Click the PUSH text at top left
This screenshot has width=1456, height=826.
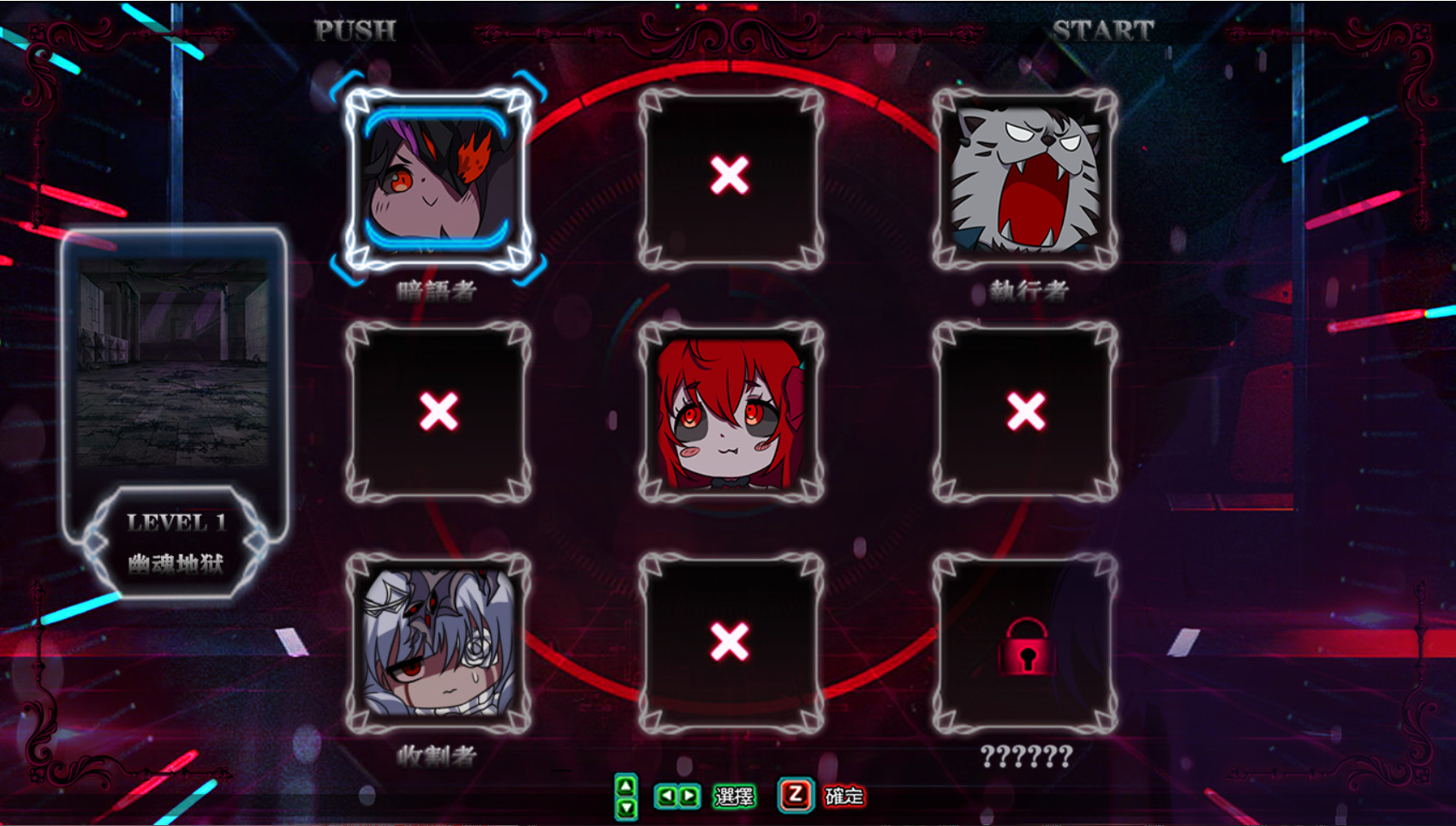pos(353,30)
